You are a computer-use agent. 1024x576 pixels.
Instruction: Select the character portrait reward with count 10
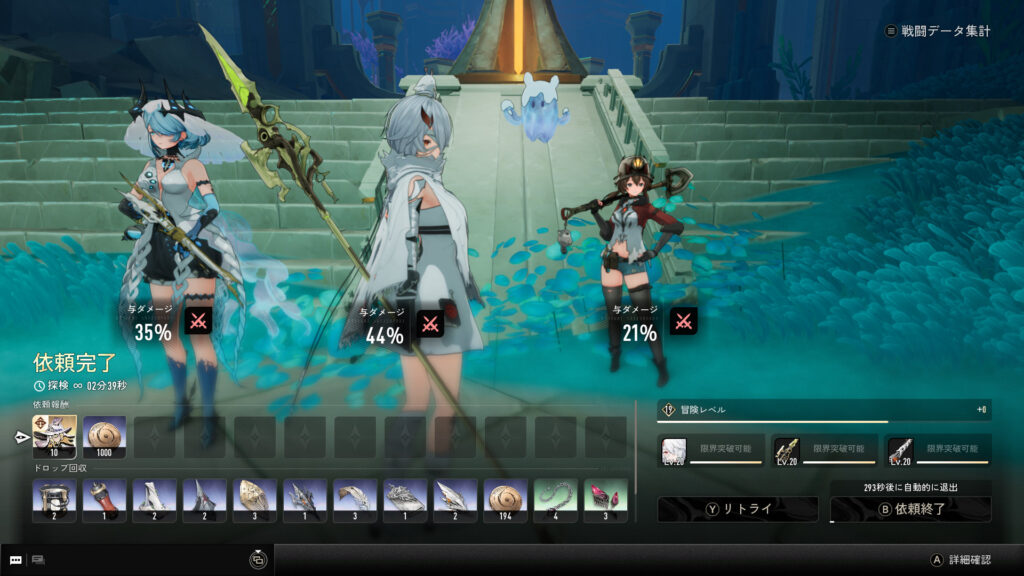click(54, 437)
